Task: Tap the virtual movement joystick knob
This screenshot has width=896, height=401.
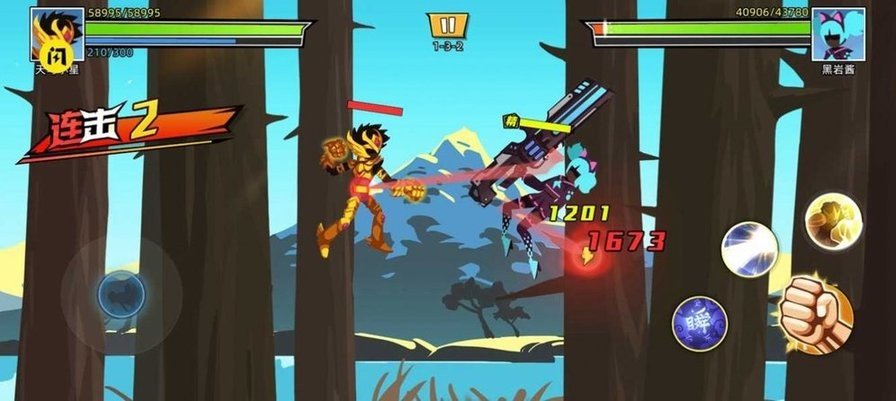Action: pos(121,294)
